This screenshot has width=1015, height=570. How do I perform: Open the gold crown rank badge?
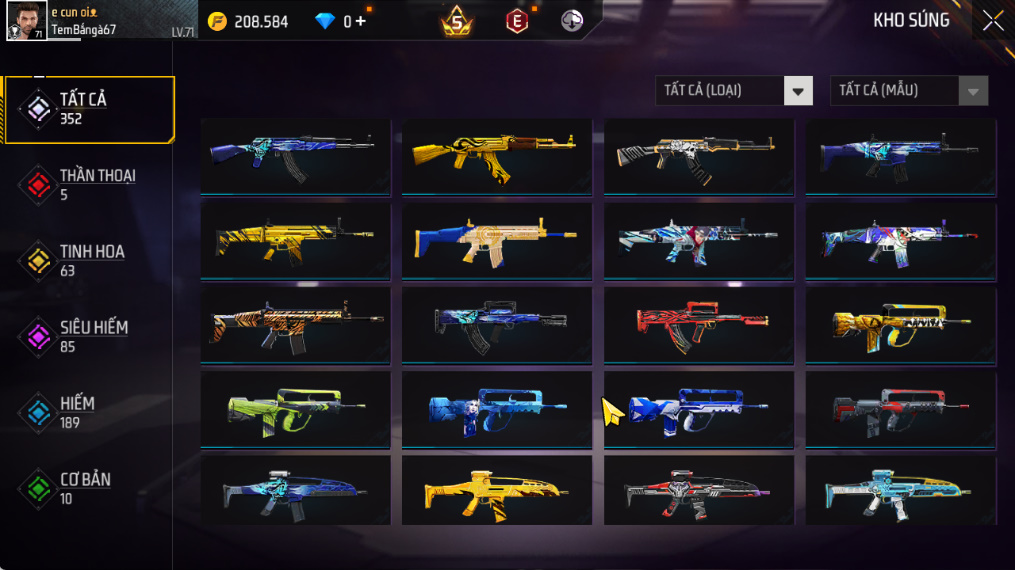(x=457, y=20)
